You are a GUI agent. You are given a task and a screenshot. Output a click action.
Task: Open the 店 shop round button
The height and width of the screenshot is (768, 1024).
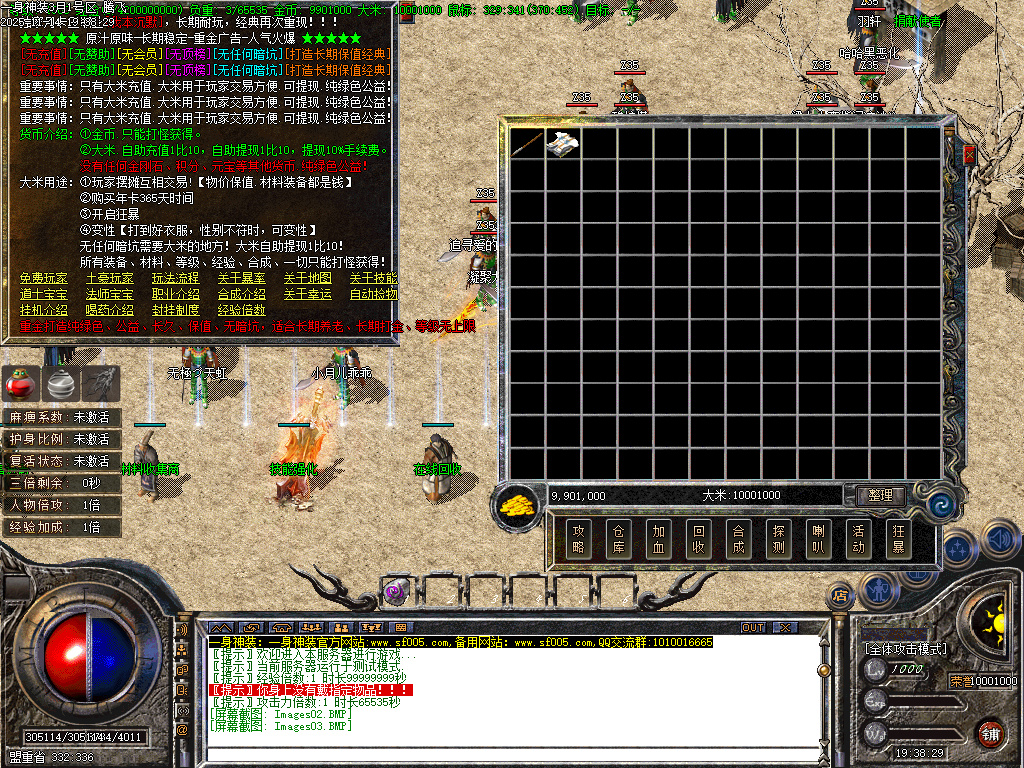click(841, 595)
